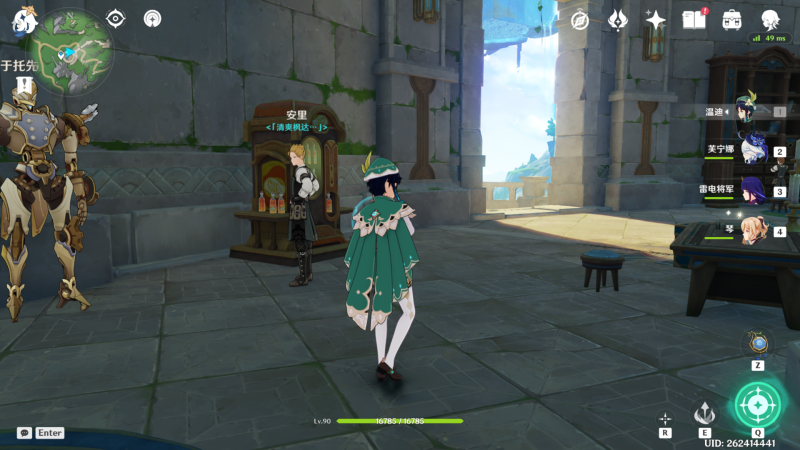
Task: Open the chat speech bubble
Action: pos(24,433)
